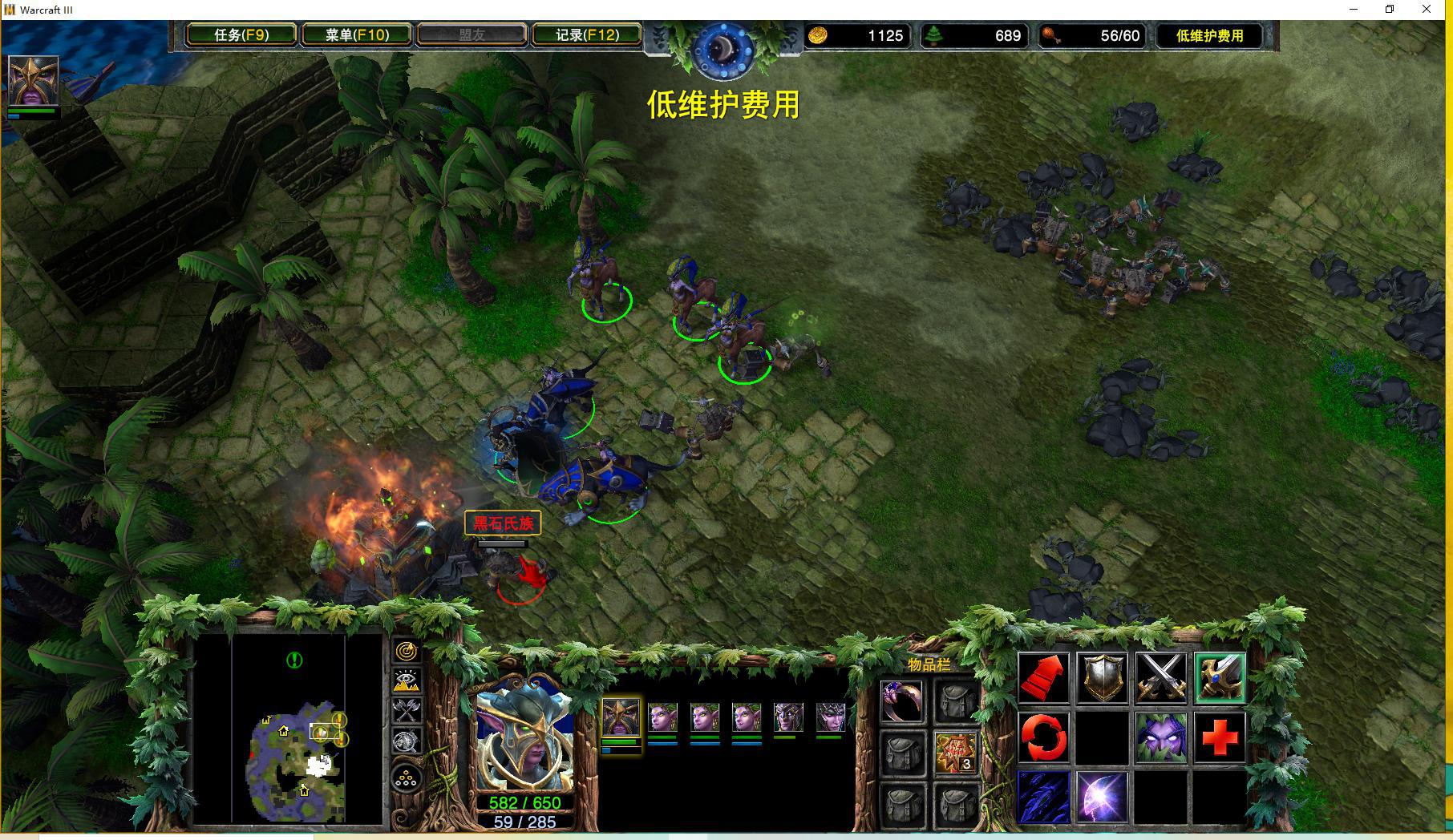The width and height of the screenshot is (1453, 840).
Task: Open the 记录 (F12) message log
Action: point(587,35)
